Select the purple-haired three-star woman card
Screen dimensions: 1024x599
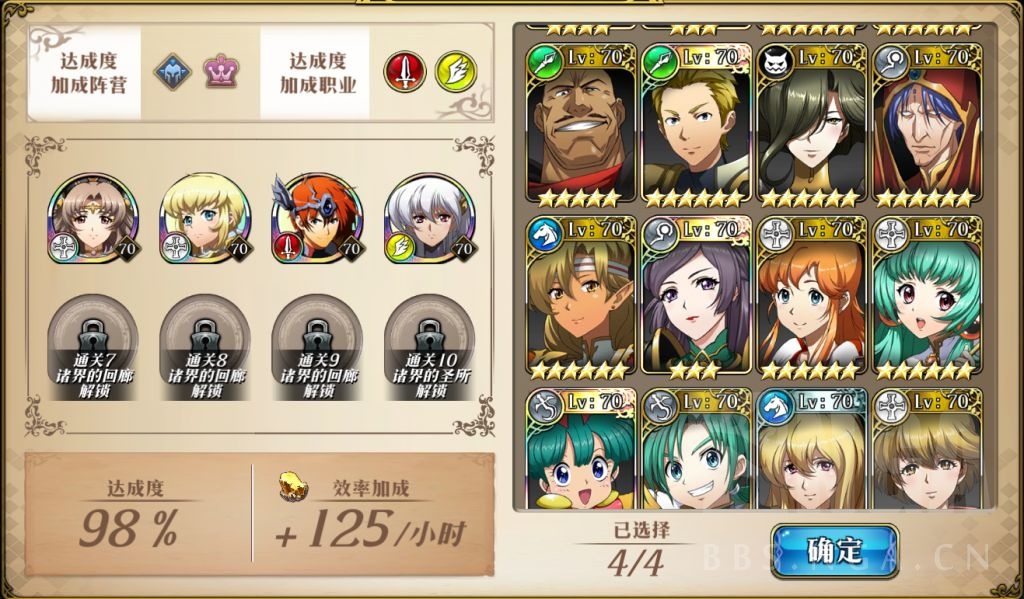(696, 298)
